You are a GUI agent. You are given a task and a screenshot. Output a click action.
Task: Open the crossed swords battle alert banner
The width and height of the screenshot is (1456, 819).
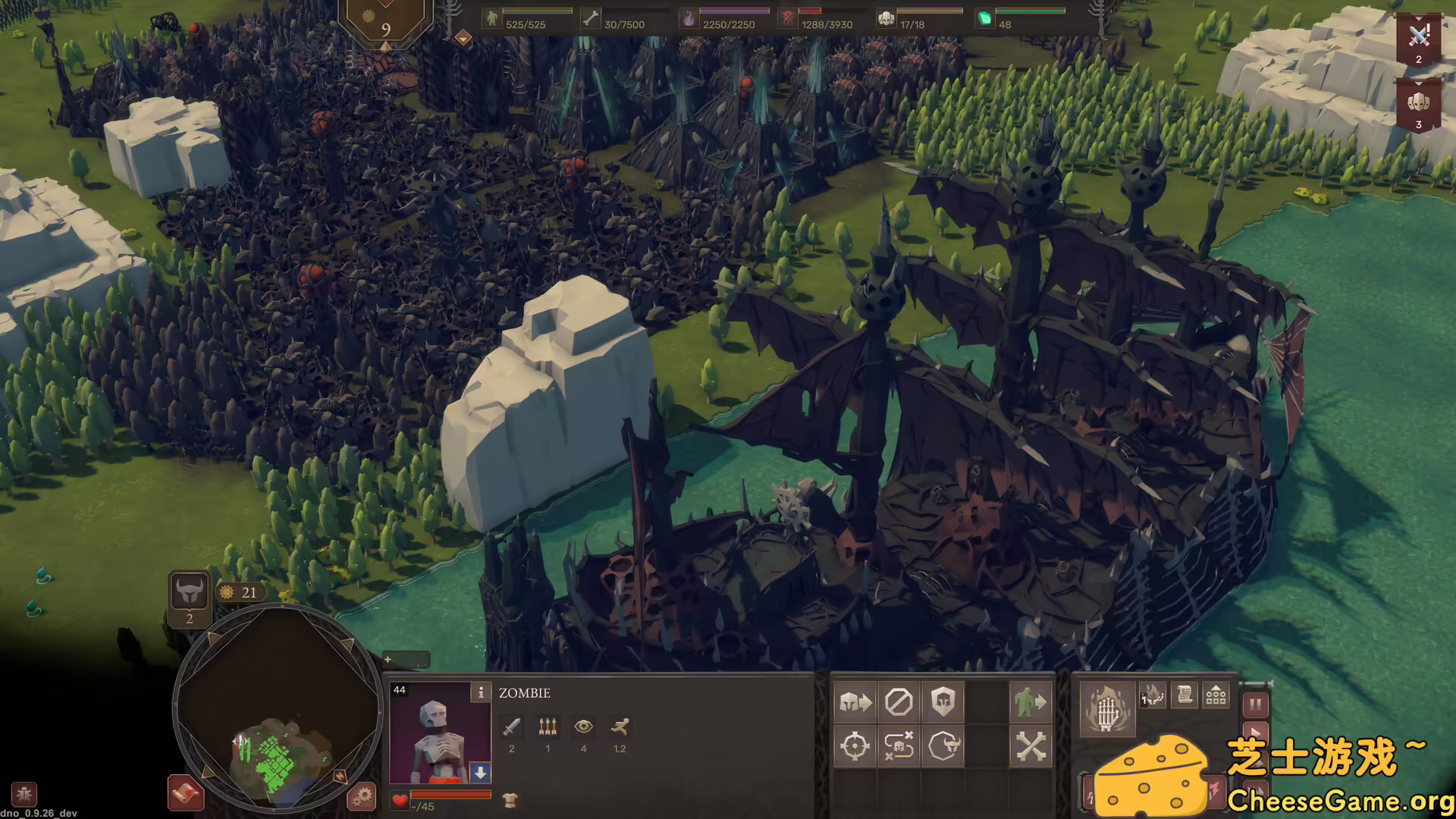[x=1418, y=38]
